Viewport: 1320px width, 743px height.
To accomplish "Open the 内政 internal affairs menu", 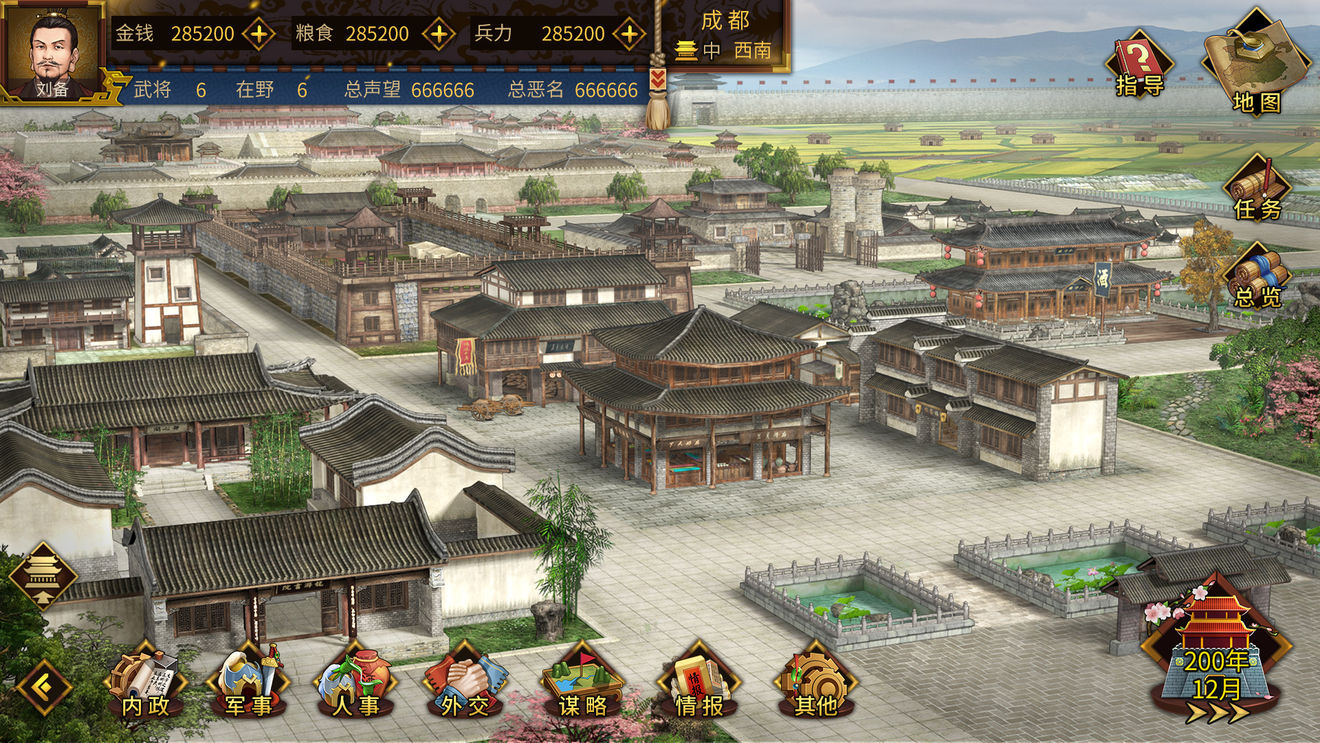I will pos(146,682).
